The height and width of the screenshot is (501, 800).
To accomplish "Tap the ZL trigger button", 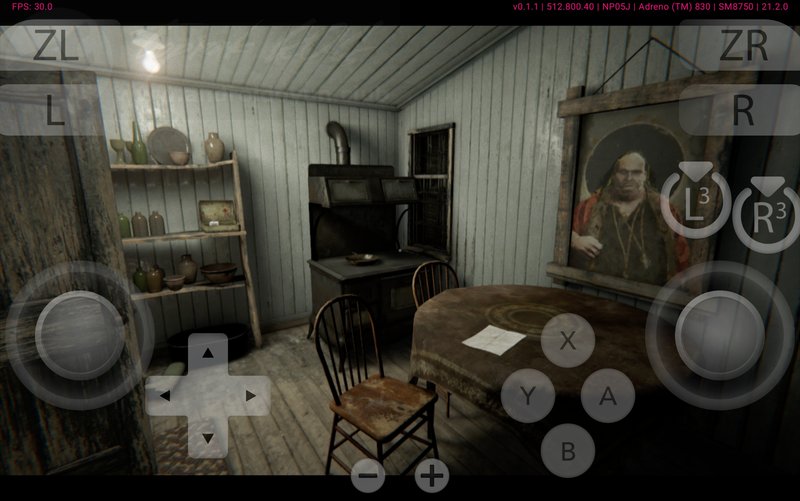I will (x=55, y=45).
